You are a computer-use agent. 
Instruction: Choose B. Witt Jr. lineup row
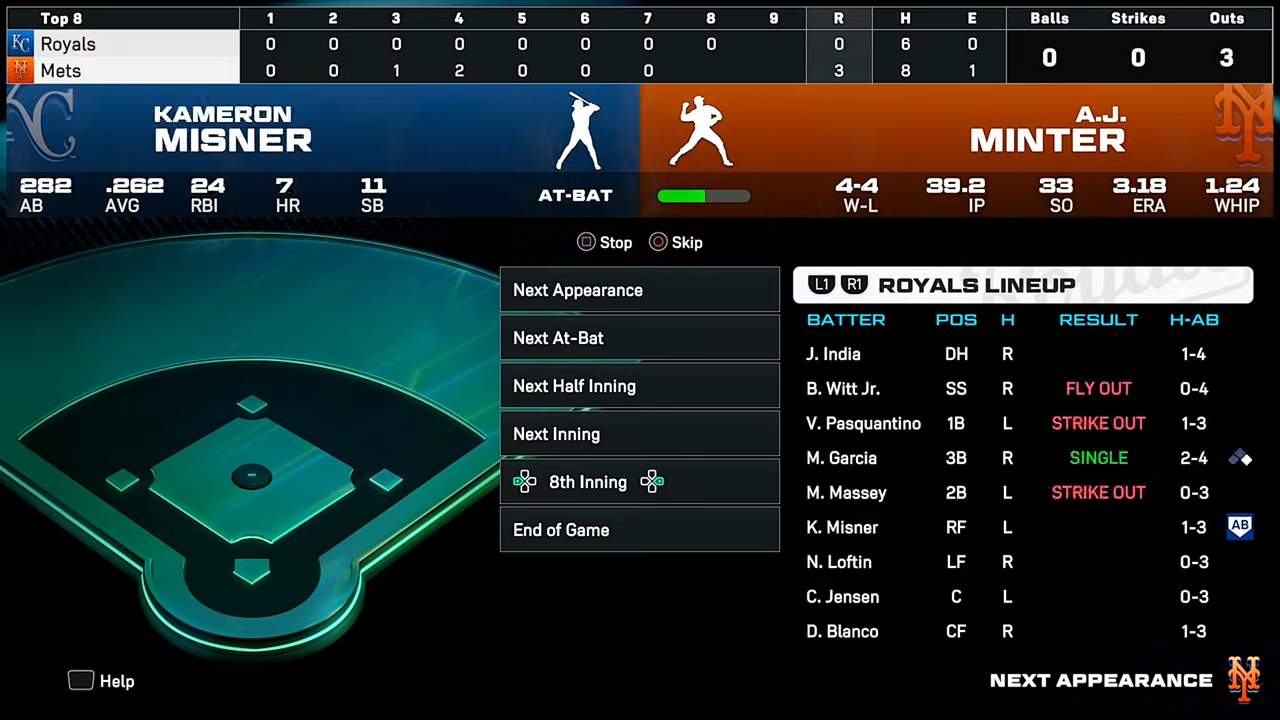tap(843, 389)
